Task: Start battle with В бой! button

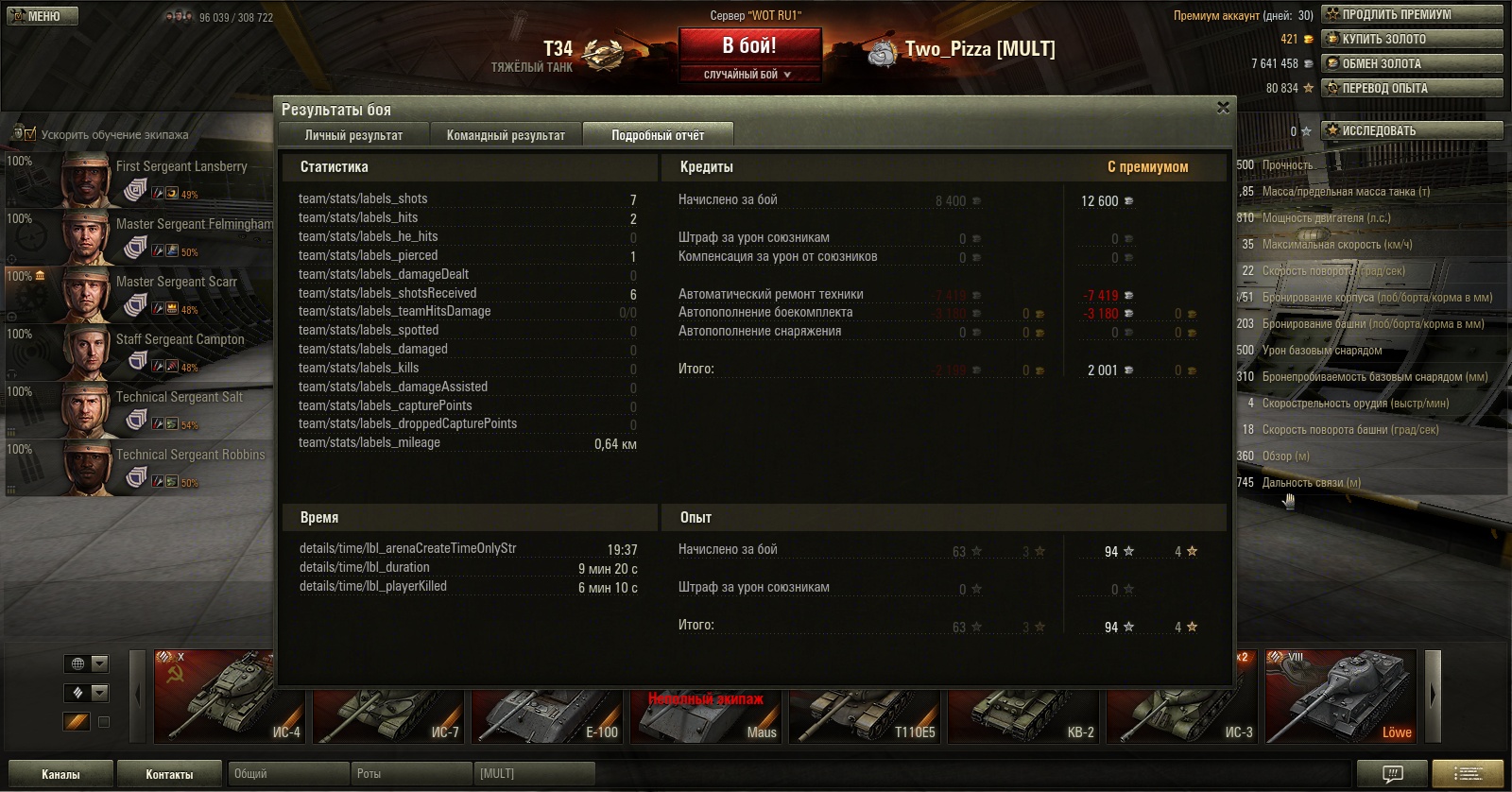Action: 748,46
